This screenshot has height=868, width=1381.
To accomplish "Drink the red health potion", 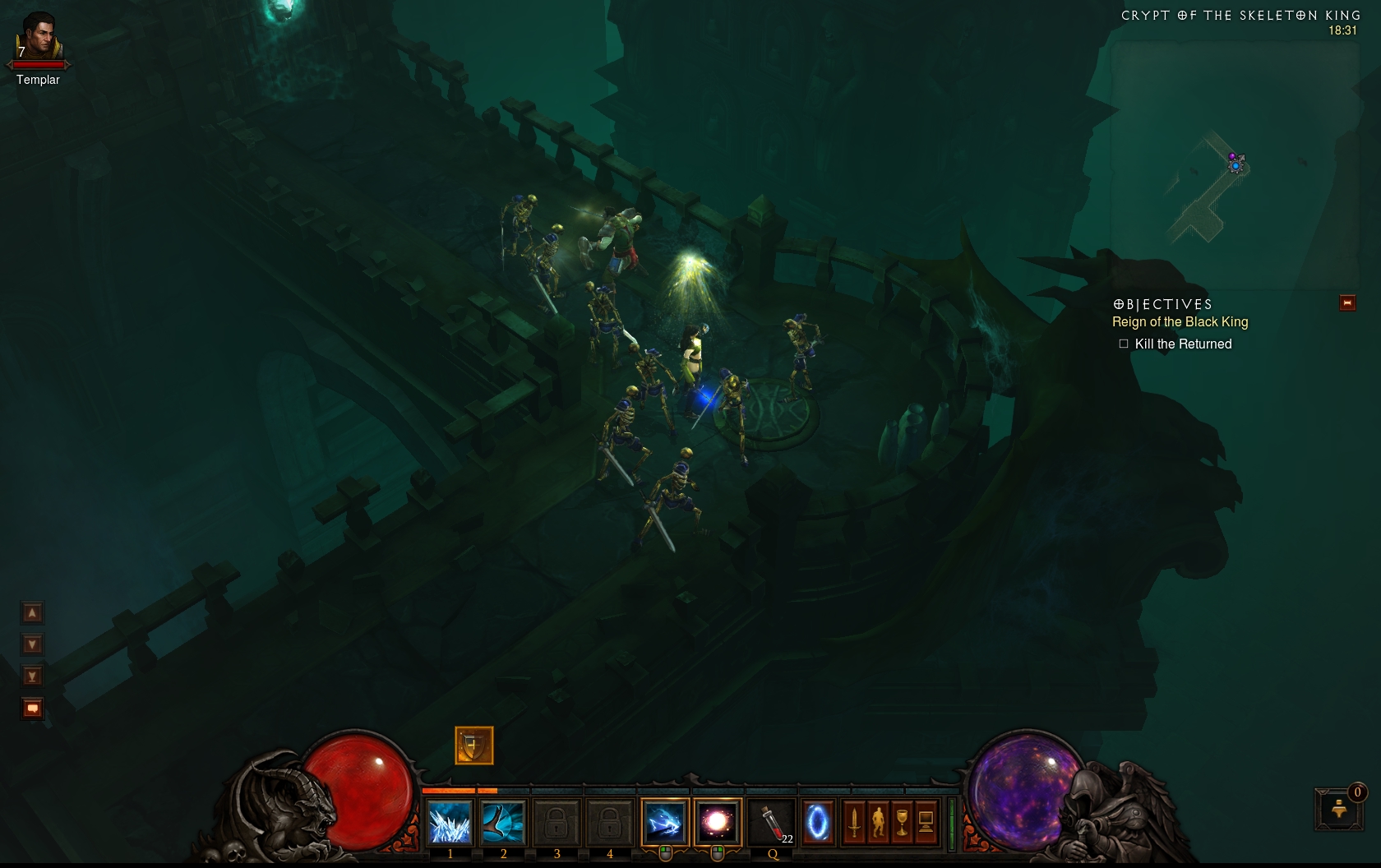I will [771, 822].
